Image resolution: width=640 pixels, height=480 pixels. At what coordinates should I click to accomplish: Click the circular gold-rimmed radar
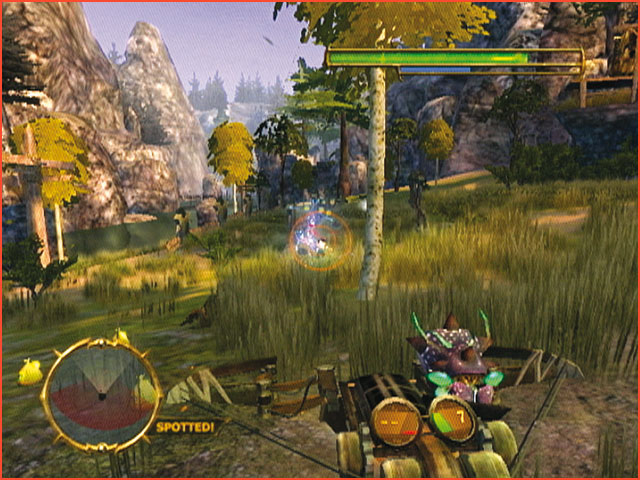tap(100, 394)
